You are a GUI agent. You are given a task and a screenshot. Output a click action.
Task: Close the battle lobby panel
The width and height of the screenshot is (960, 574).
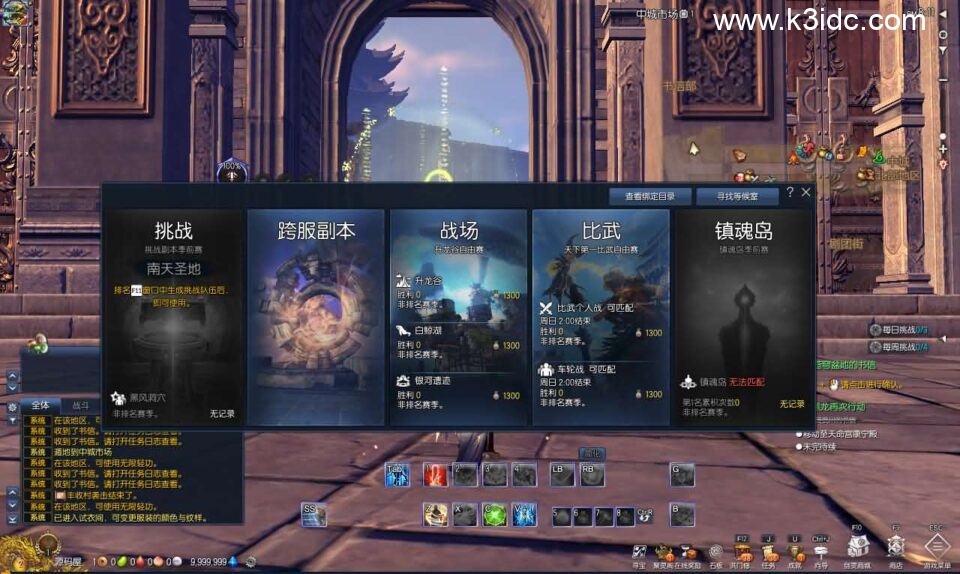point(806,192)
